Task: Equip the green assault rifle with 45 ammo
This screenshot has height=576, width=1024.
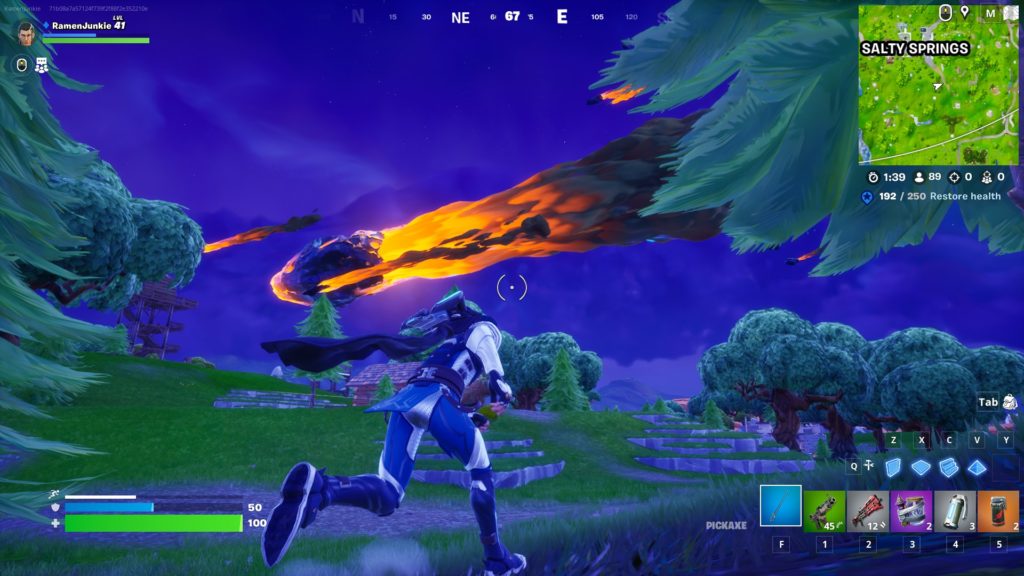Action: coord(825,510)
